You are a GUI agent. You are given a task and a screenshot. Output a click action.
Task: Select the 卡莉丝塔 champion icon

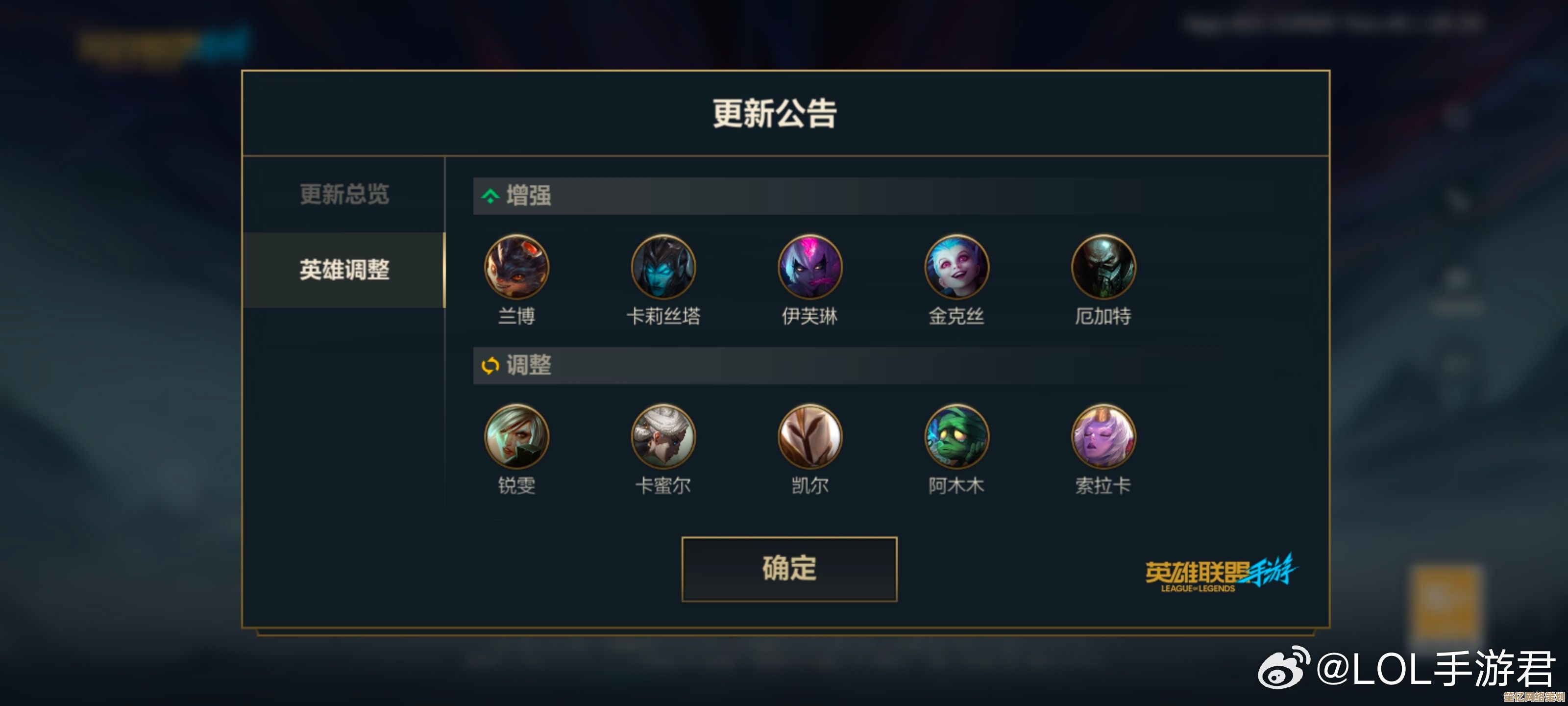pos(663,267)
